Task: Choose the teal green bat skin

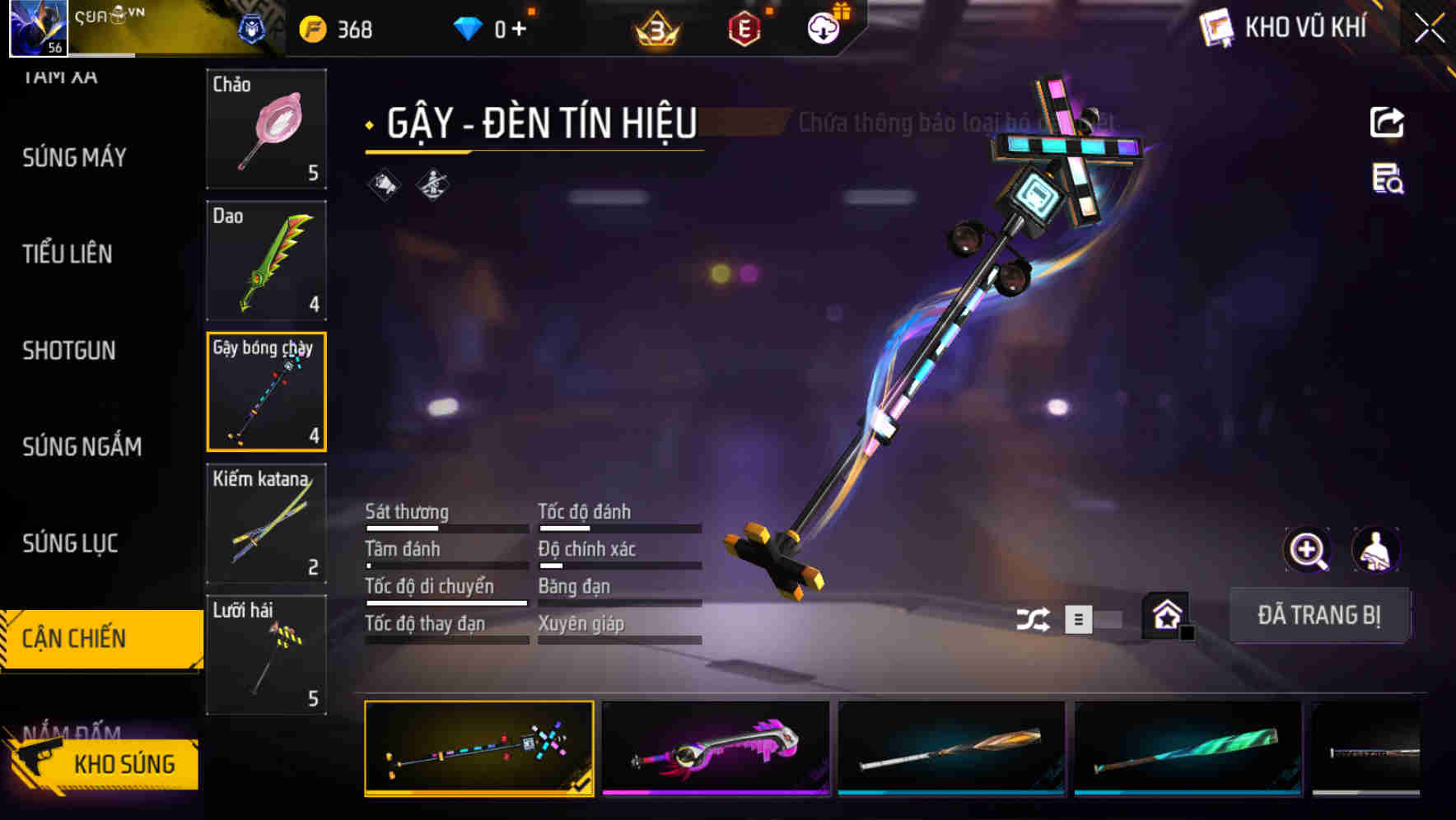Action: tap(1188, 748)
